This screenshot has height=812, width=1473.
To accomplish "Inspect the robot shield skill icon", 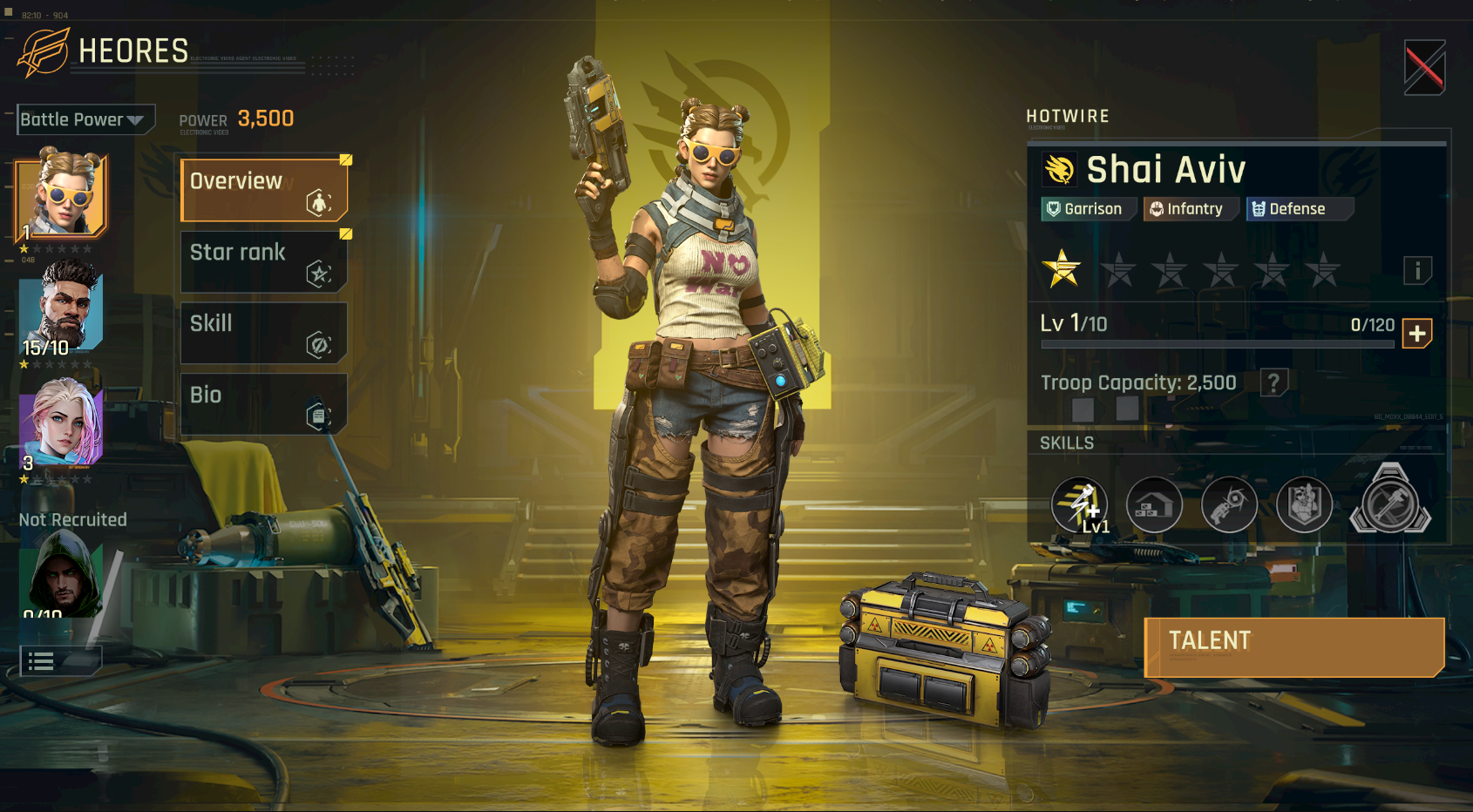I will pos(1304,504).
